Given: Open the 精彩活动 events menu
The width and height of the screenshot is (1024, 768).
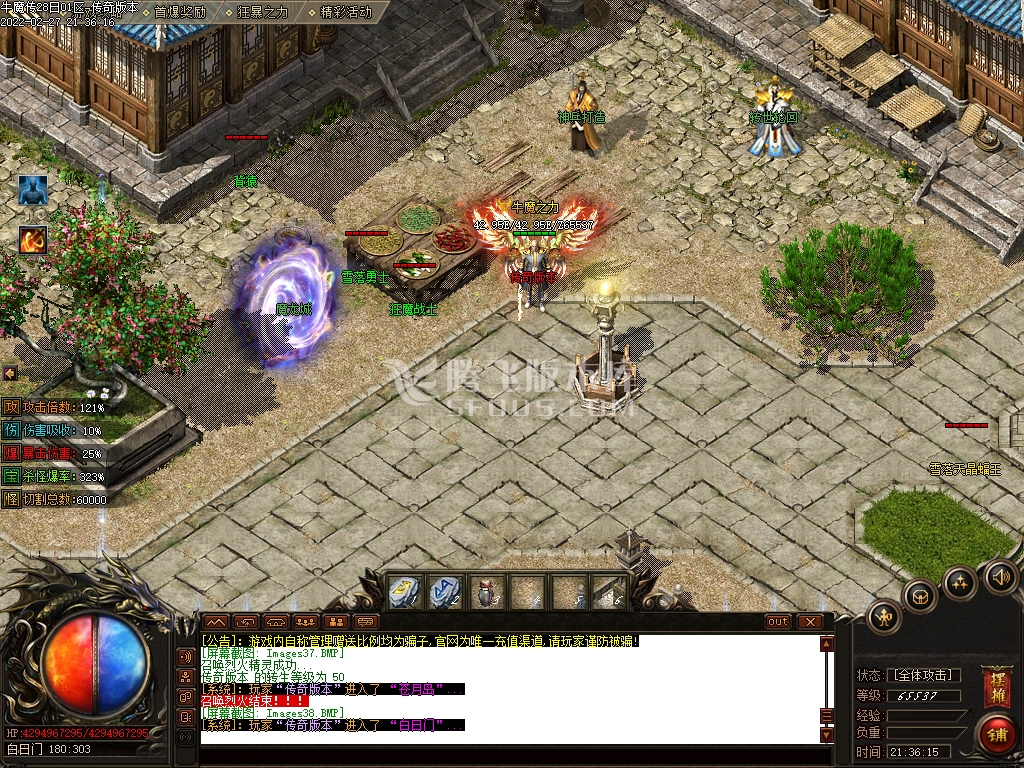Looking at the screenshot, I should tap(346, 12).
